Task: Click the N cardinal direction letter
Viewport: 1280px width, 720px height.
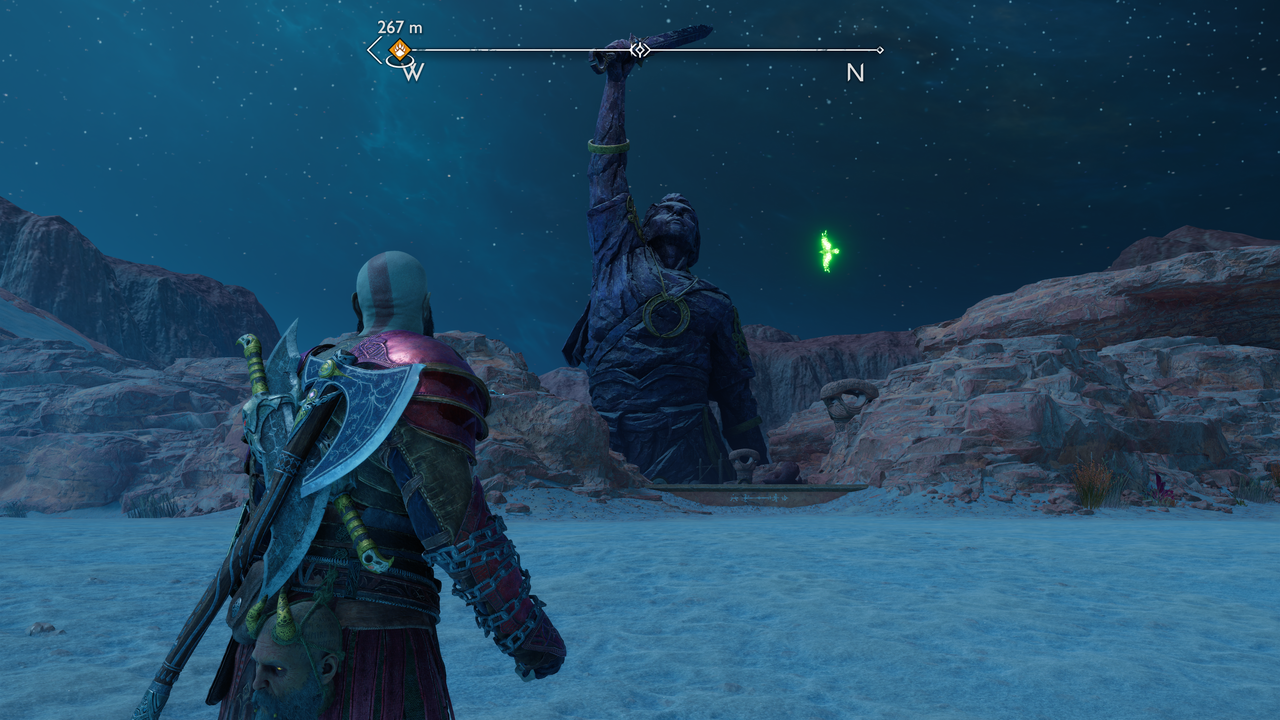Action: (x=854, y=74)
